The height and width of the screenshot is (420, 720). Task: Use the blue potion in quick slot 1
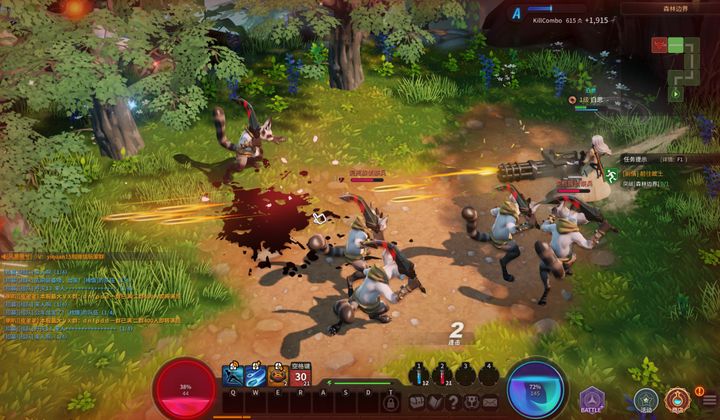click(420, 375)
